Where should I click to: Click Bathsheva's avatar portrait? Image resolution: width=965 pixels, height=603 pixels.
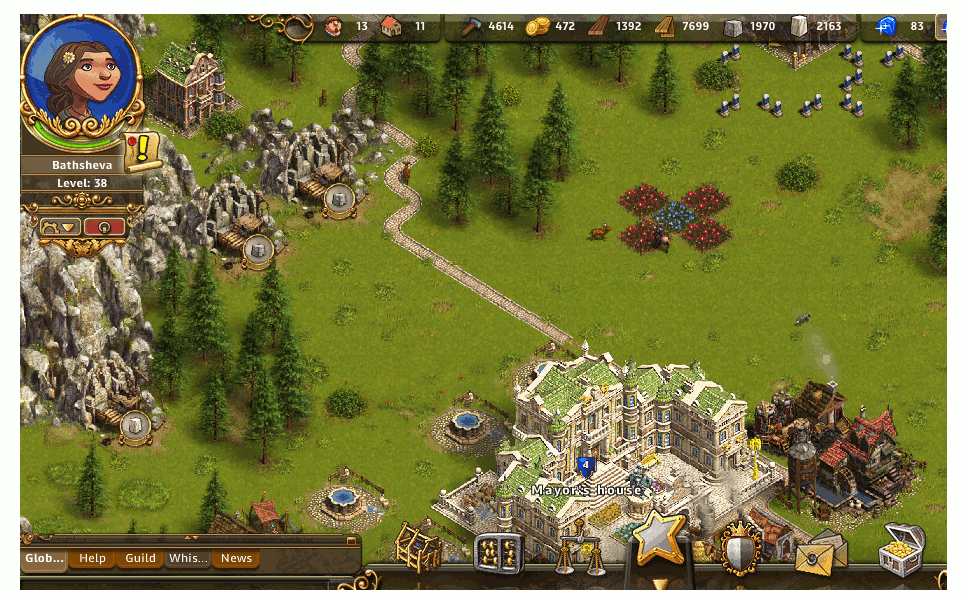(x=81, y=73)
